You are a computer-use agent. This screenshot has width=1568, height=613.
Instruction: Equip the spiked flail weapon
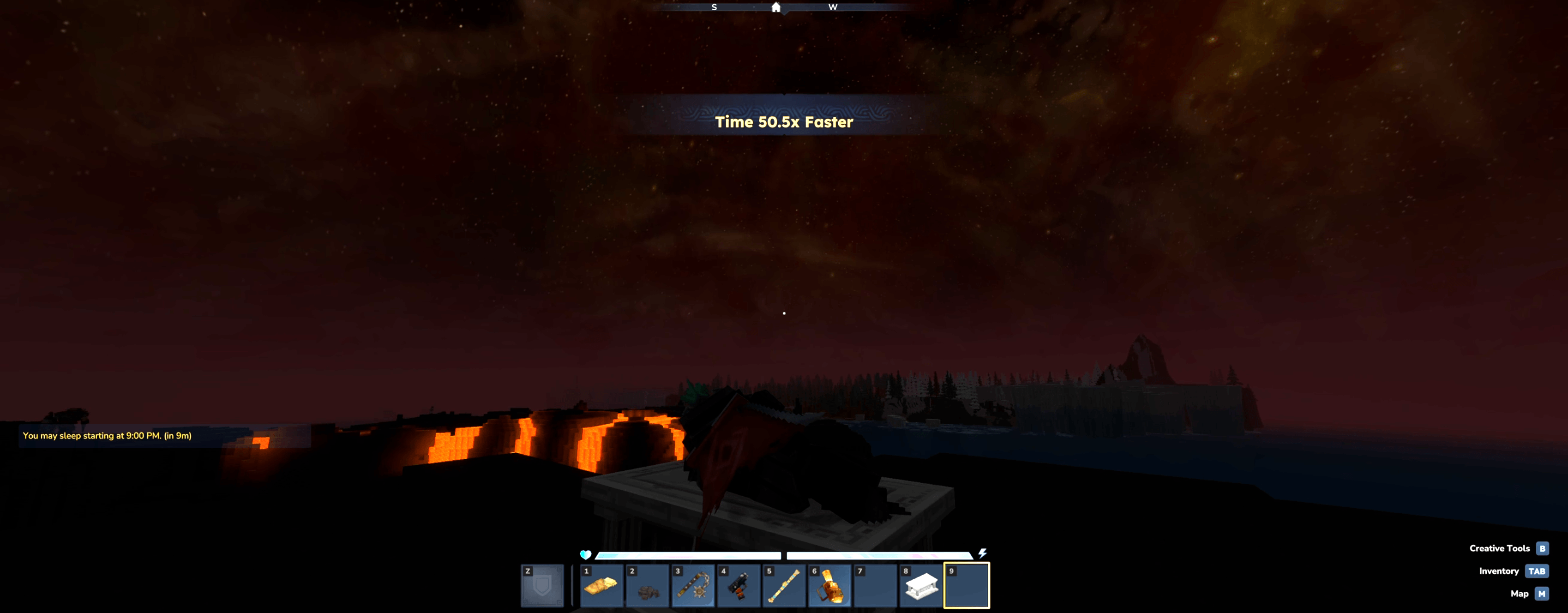[x=693, y=586]
